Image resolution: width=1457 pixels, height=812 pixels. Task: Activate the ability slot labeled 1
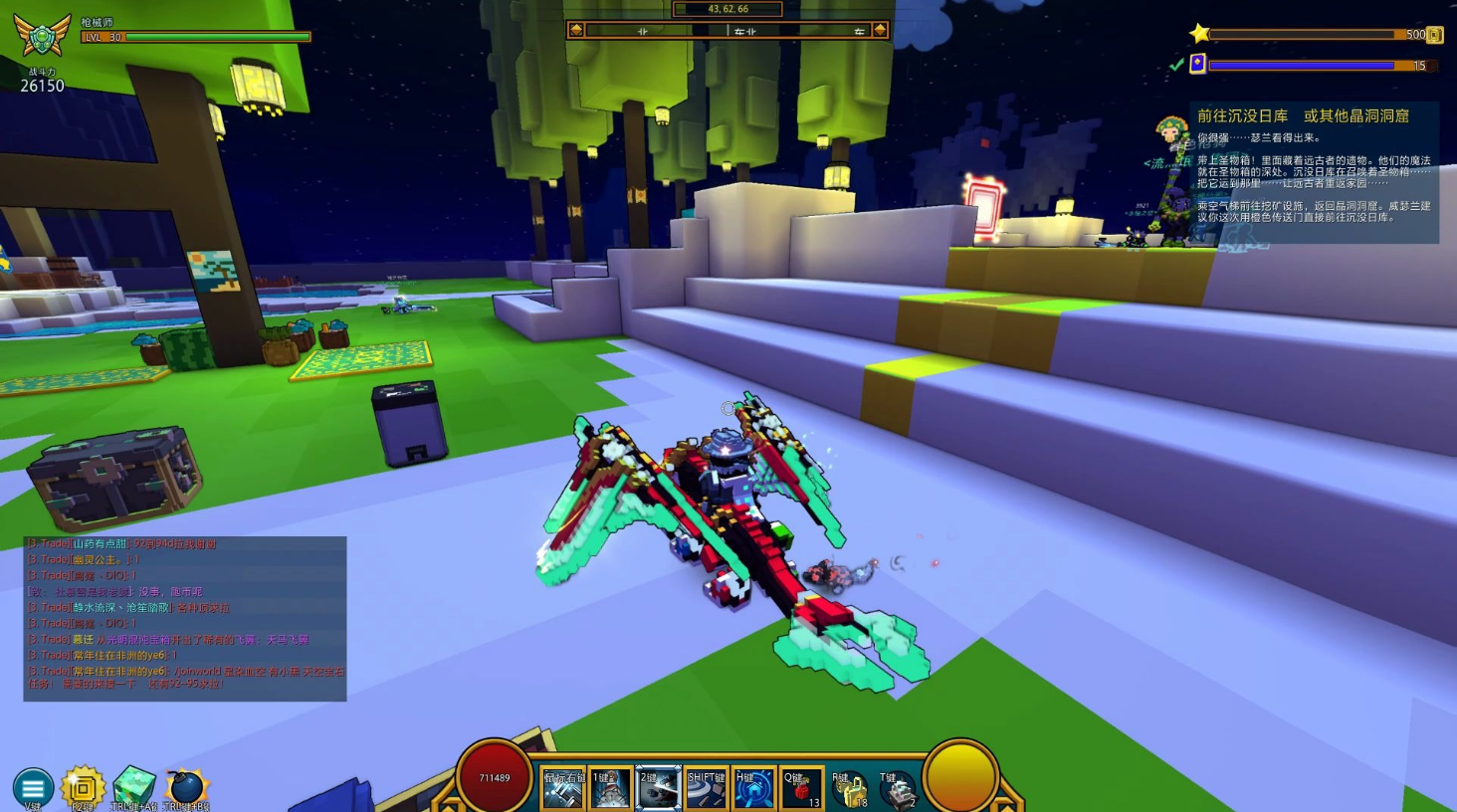click(610, 788)
